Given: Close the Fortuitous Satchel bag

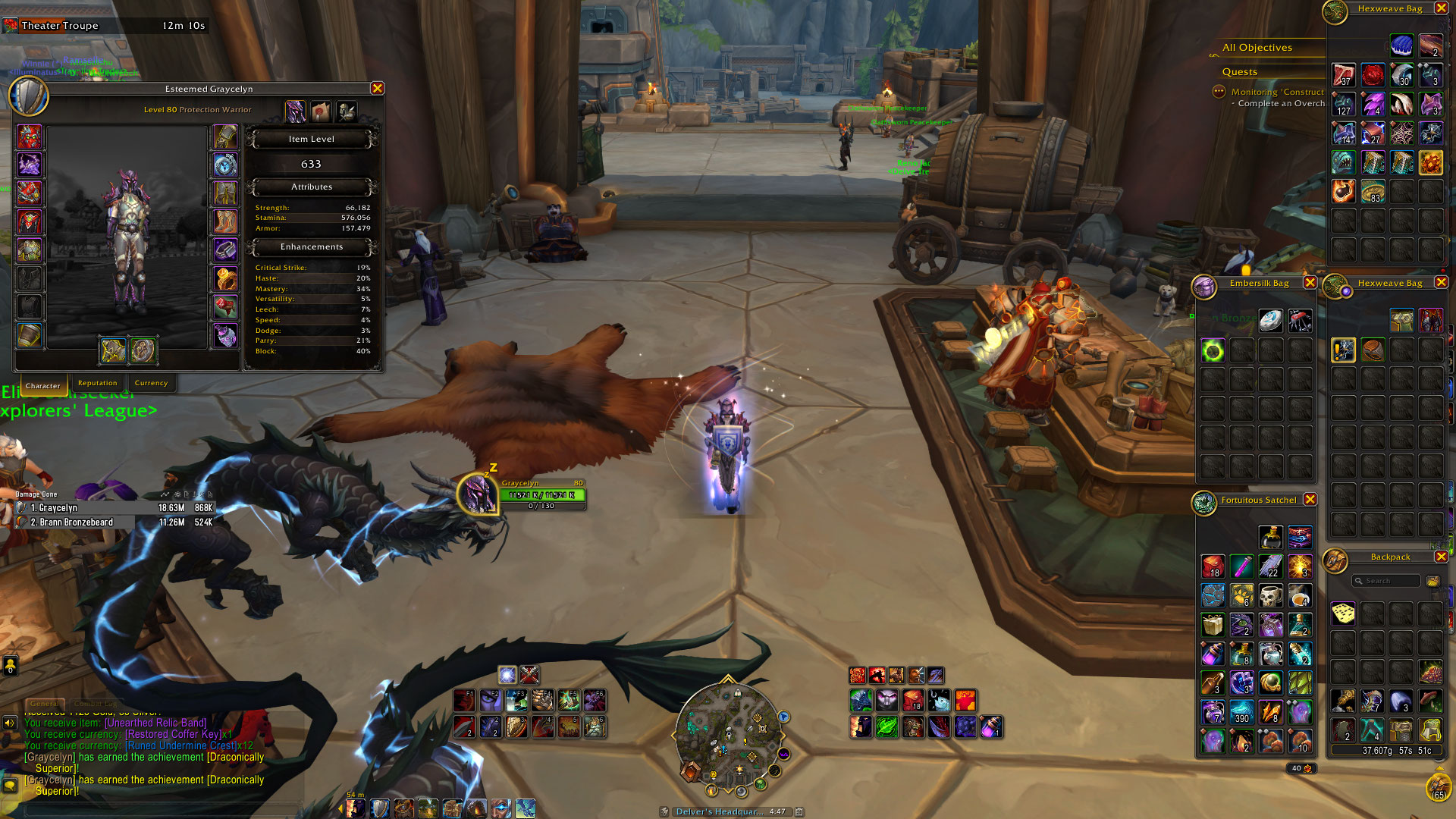Looking at the screenshot, I should click(x=1310, y=500).
